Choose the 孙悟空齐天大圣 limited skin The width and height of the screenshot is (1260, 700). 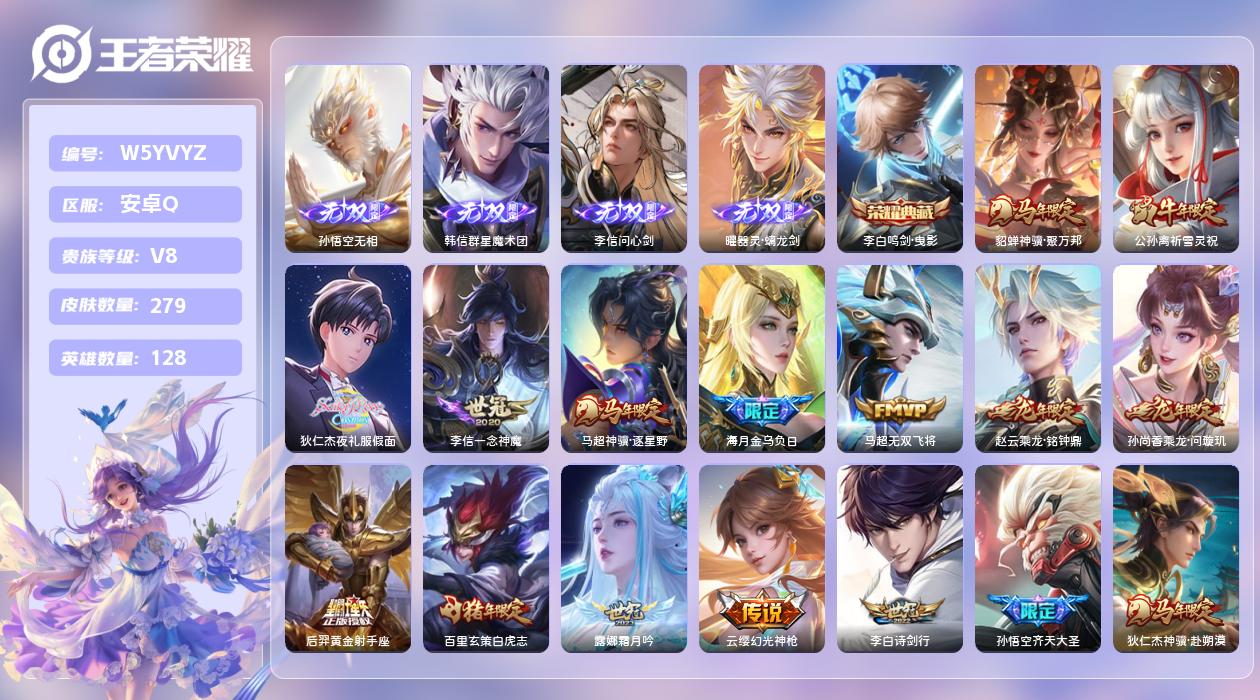pyautogui.click(x=1038, y=558)
